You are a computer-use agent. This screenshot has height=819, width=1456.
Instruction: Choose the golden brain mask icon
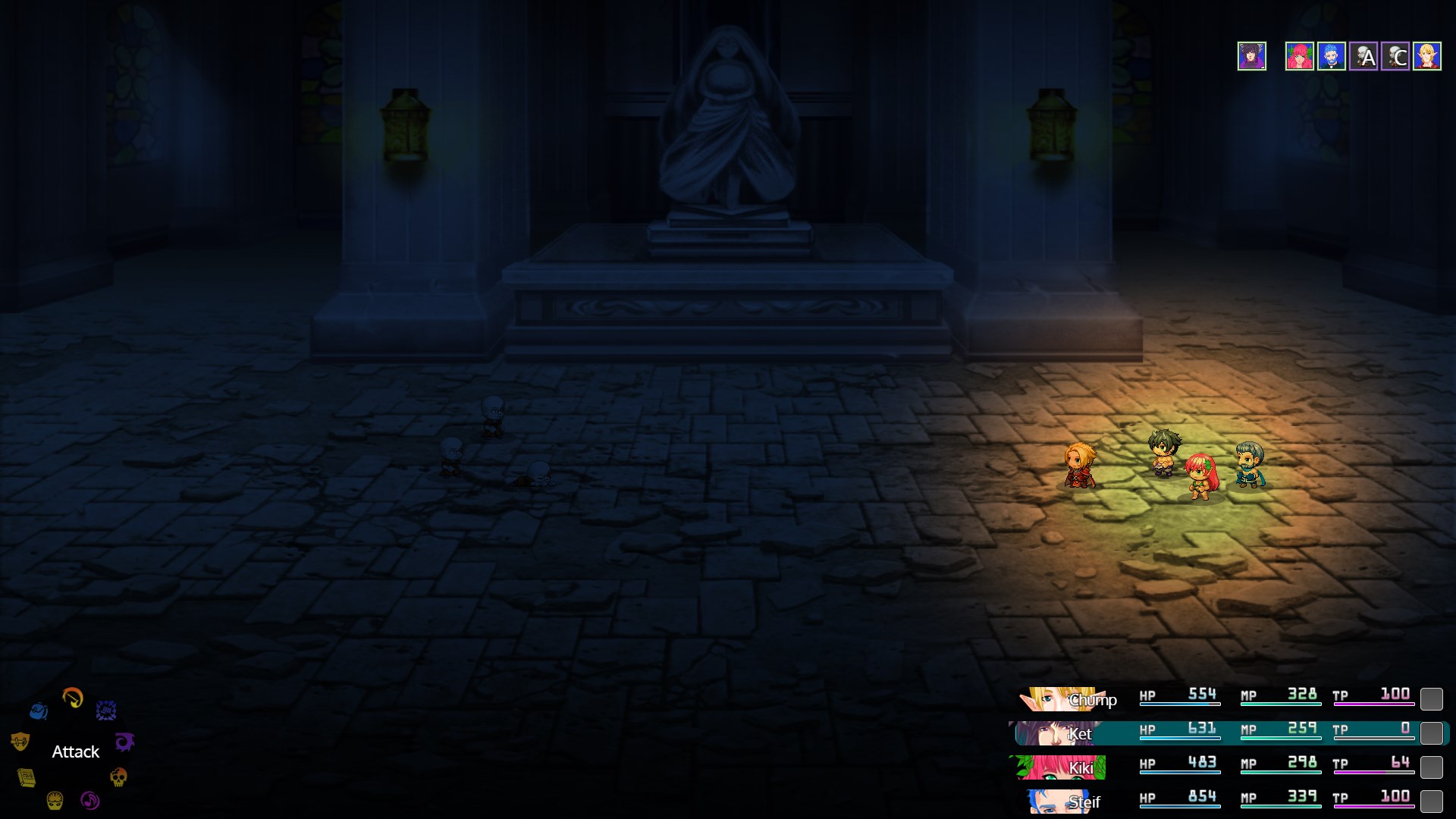point(54,801)
